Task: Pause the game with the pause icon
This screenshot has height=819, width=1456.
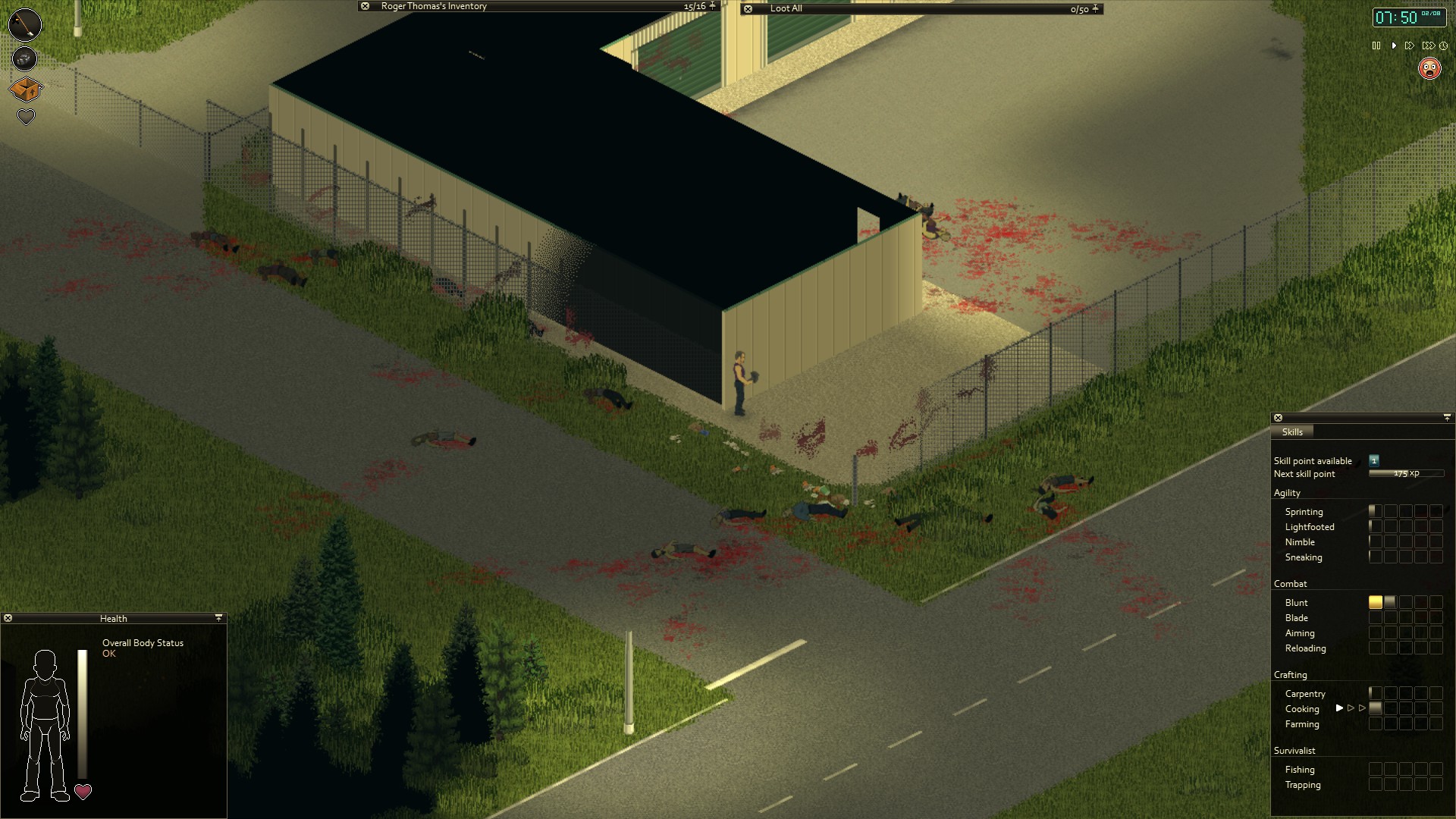Action: (1376, 45)
